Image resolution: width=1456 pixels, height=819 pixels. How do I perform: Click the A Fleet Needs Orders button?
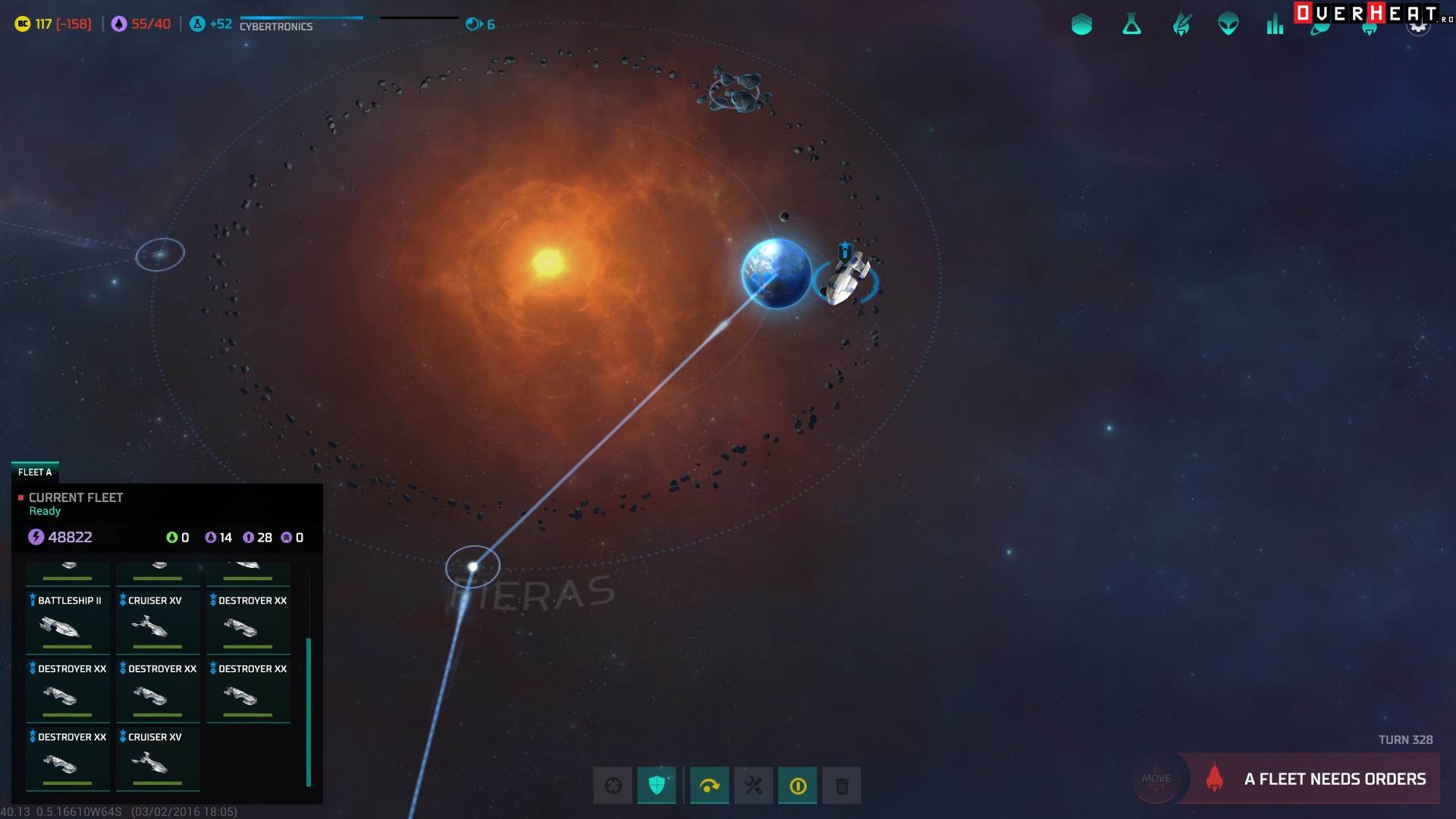(1319, 779)
